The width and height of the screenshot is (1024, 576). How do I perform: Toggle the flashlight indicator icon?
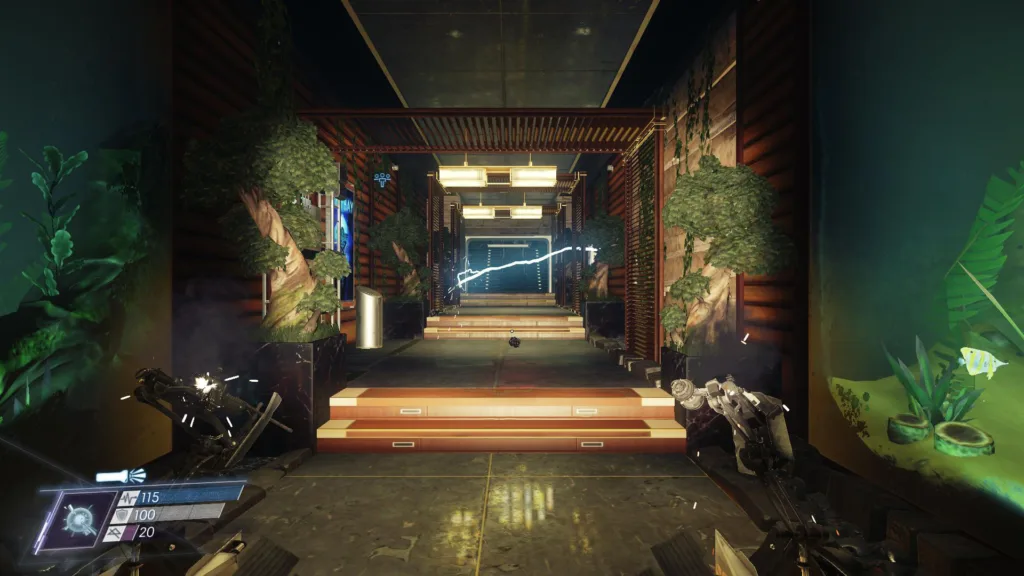[x=120, y=476]
